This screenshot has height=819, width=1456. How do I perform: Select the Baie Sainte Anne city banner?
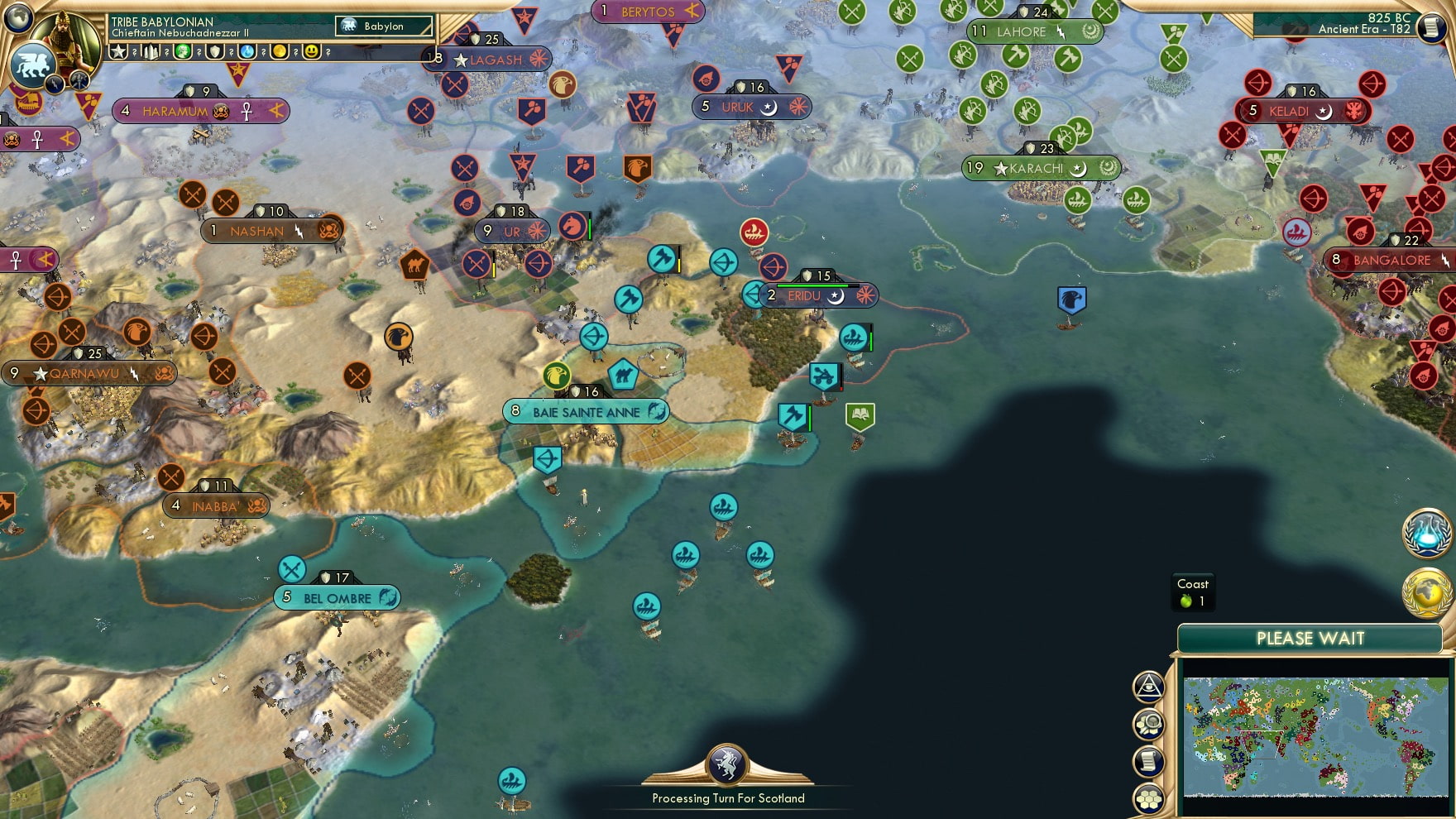[586, 409]
